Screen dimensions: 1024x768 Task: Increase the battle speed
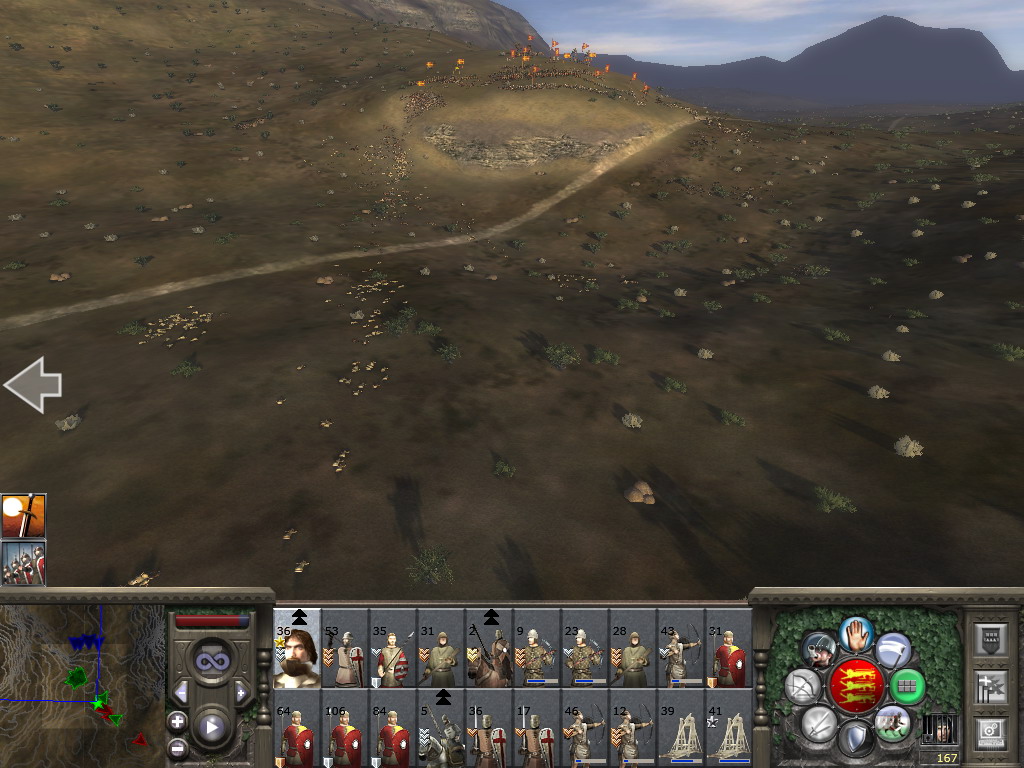[x=241, y=692]
